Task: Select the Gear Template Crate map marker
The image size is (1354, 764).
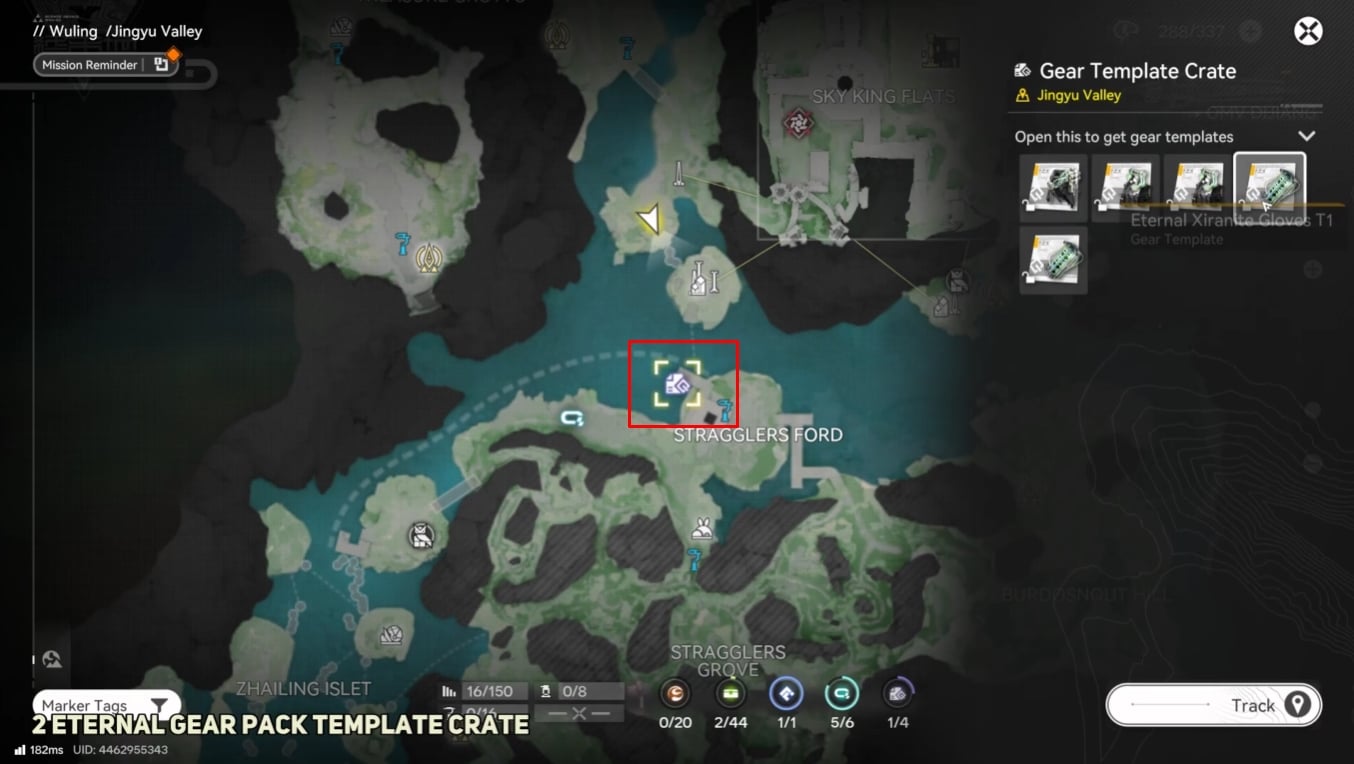Action: [678, 384]
